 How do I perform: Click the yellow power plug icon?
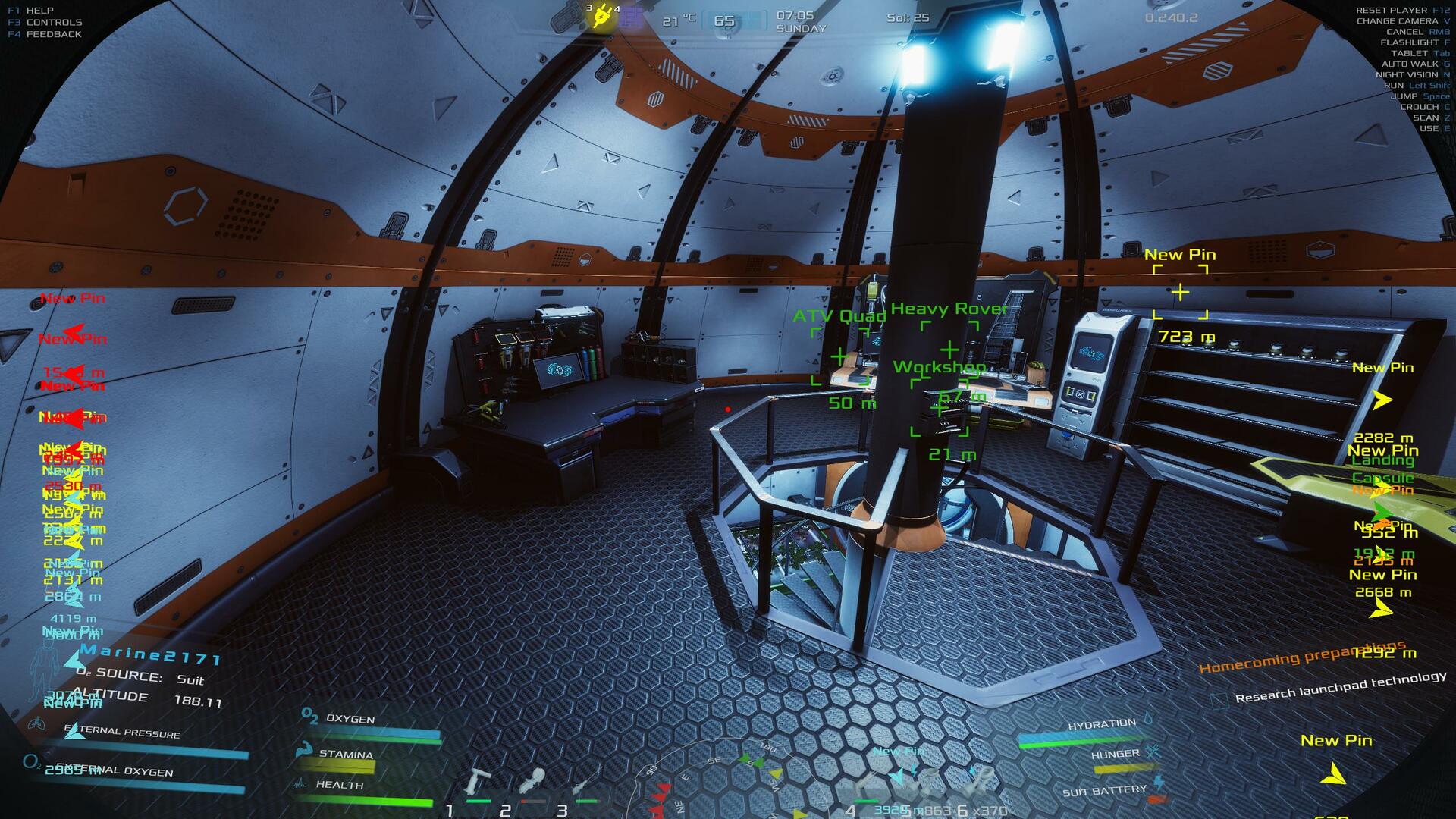click(x=603, y=16)
